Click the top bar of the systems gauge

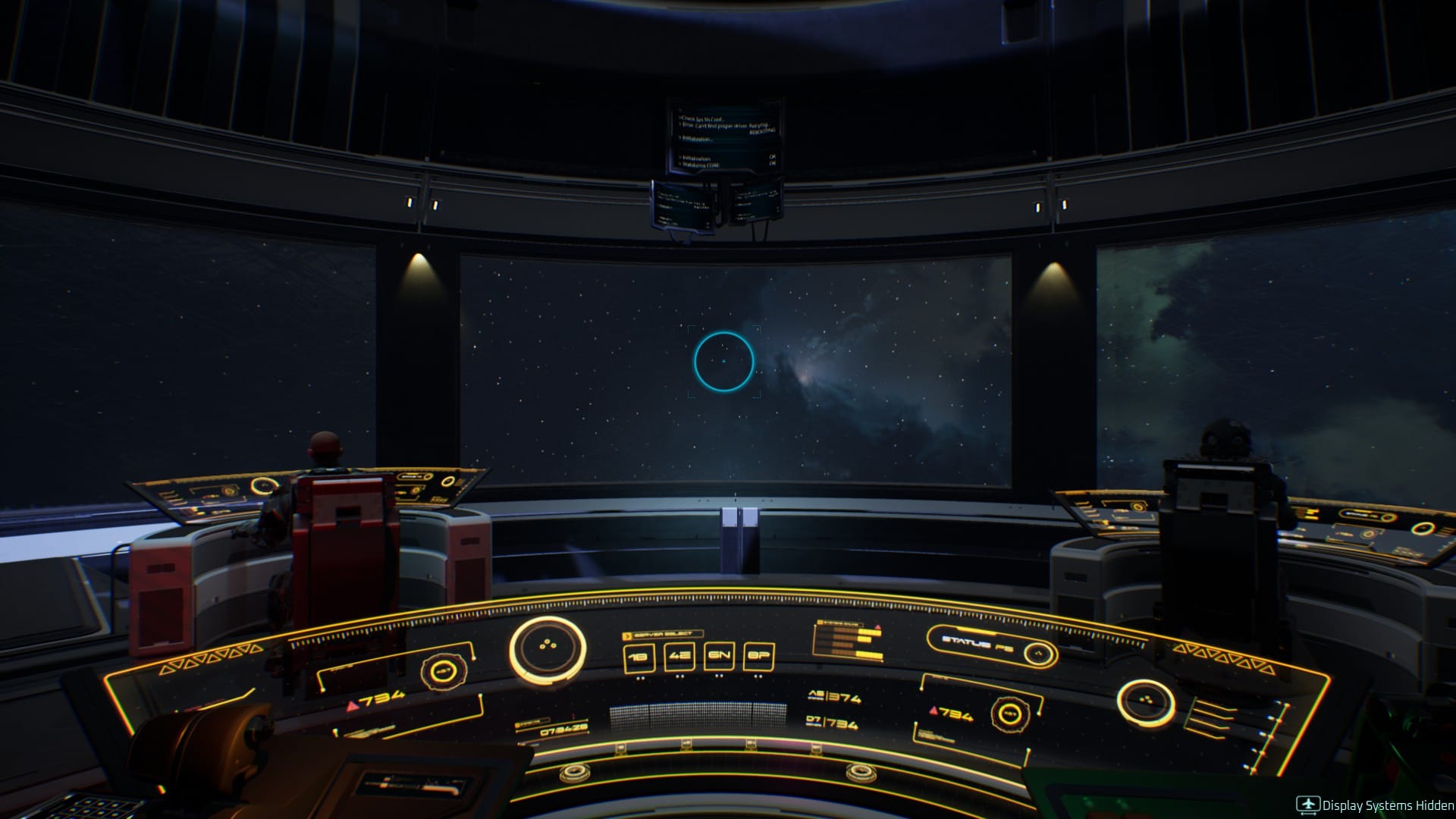pyautogui.click(x=842, y=624)
